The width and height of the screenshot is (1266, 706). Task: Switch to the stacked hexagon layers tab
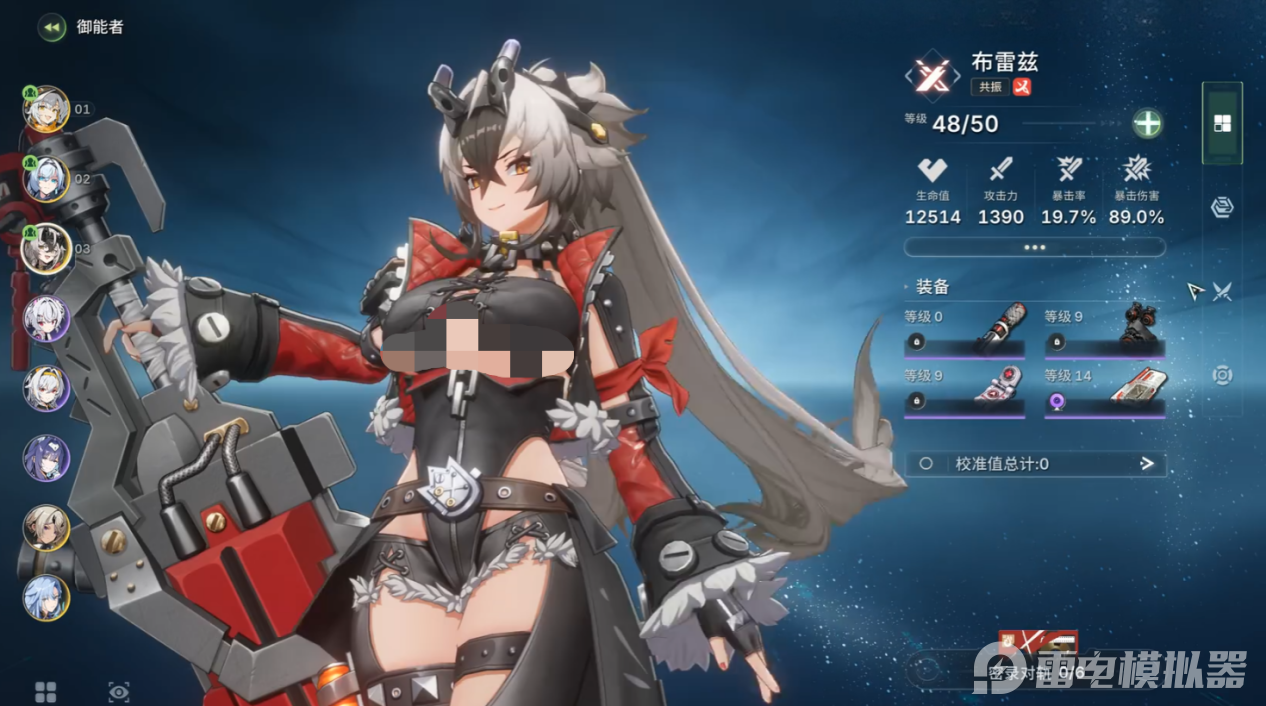click(1222, 207)
